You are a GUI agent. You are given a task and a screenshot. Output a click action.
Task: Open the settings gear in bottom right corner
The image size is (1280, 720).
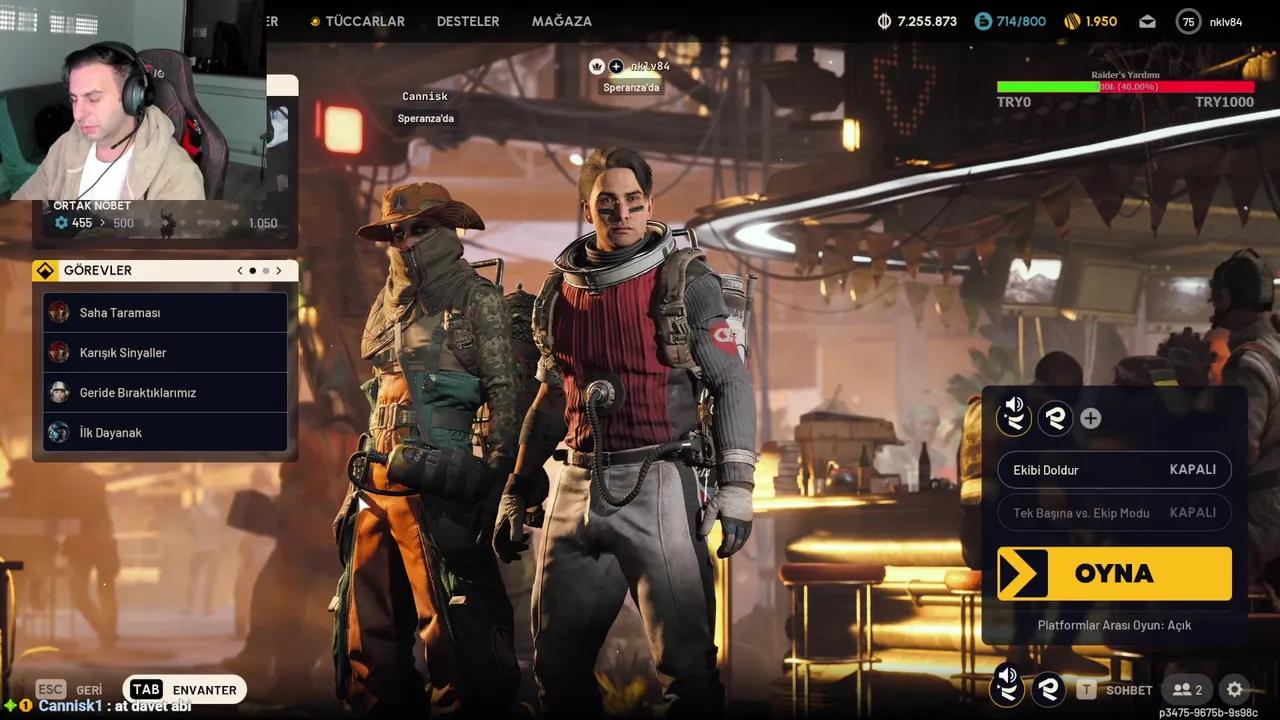click(x=1235, y=689)
